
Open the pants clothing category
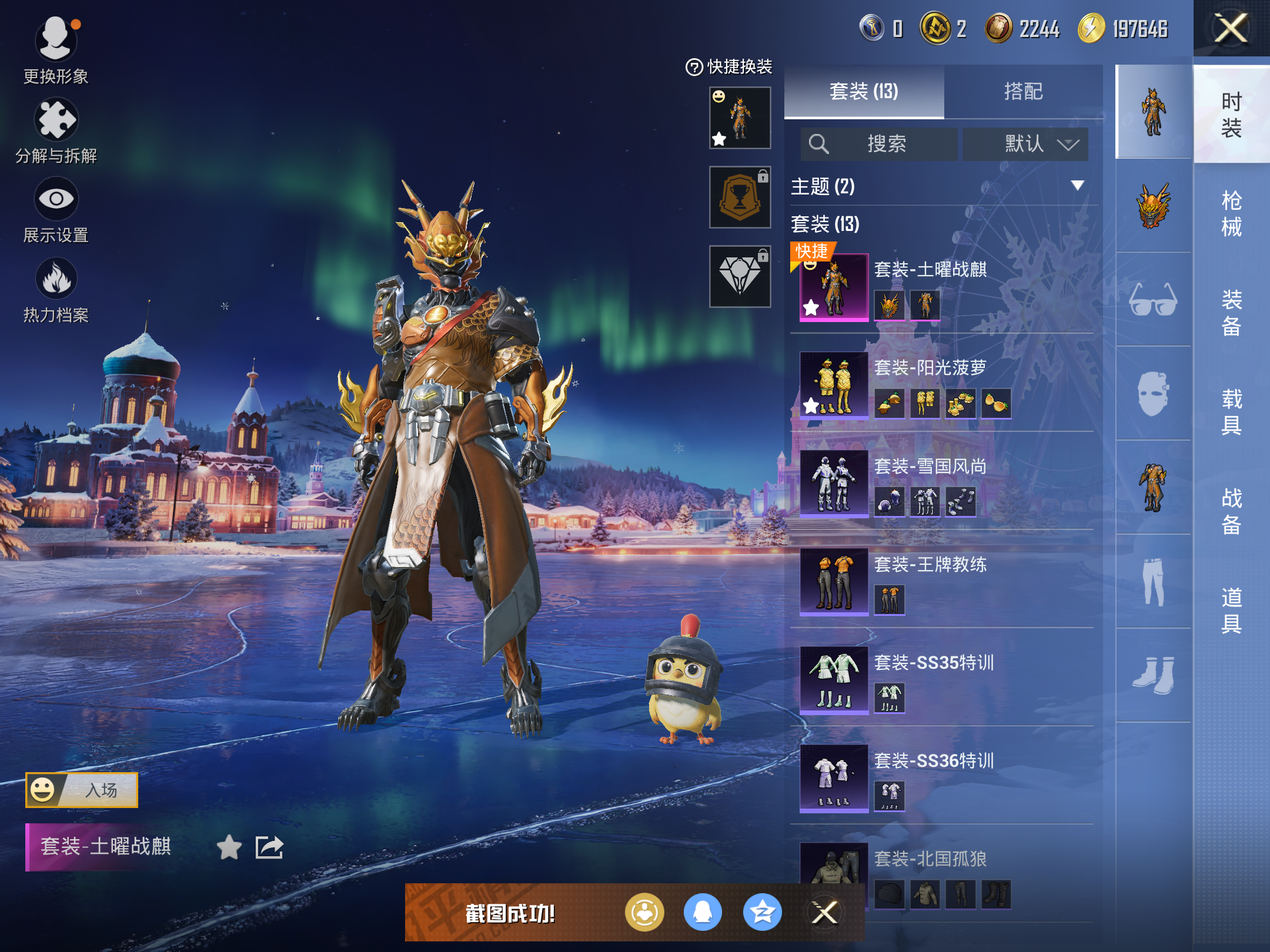coord(1153,581)
